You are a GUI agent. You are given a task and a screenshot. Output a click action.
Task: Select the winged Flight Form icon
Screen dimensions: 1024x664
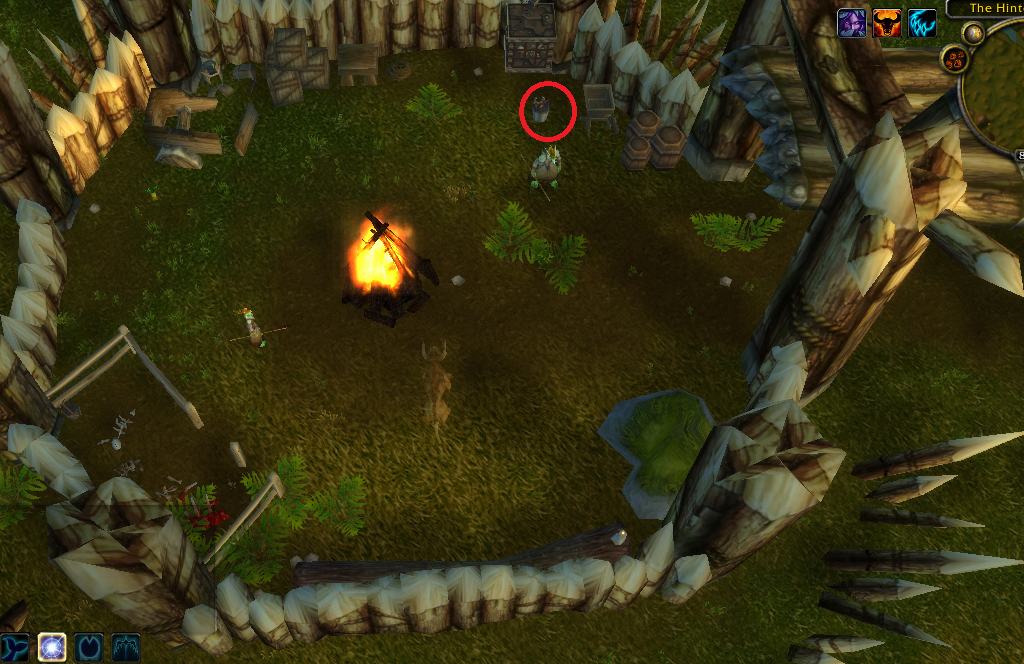tap(126, 647)
